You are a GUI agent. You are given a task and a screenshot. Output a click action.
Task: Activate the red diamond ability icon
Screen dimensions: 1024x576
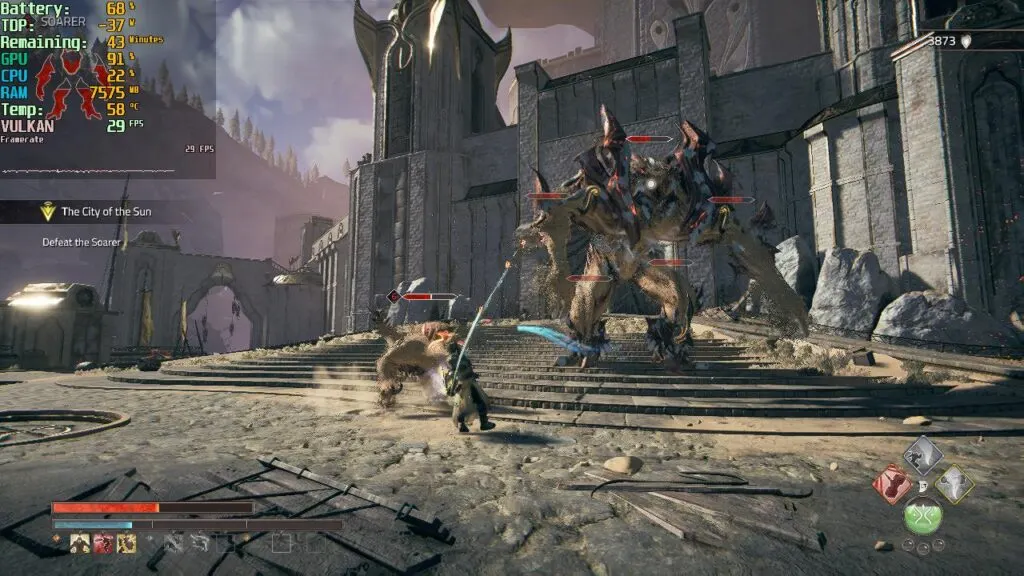point(891,485)
